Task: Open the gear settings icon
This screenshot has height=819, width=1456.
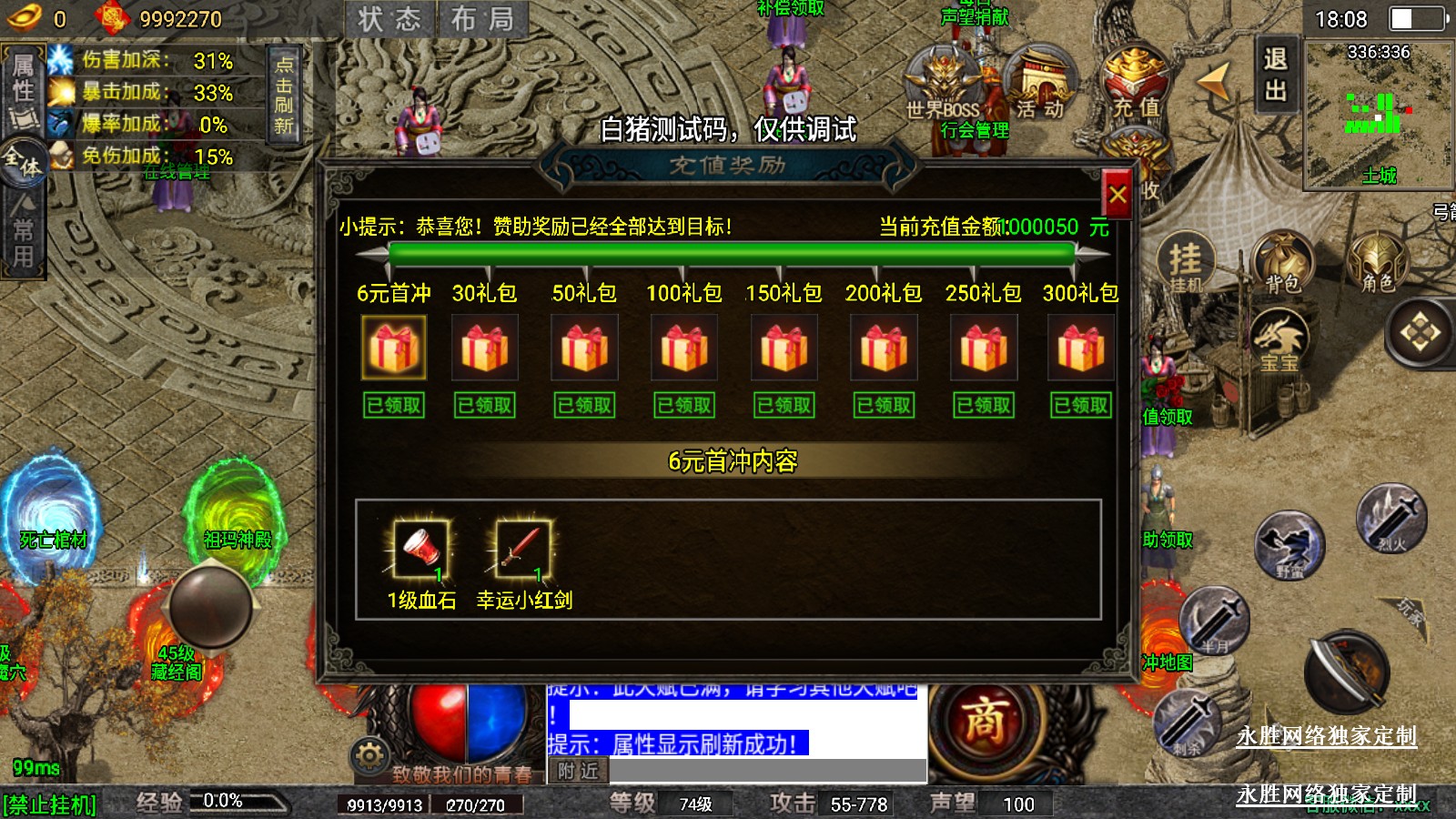Action: (369, 755)
